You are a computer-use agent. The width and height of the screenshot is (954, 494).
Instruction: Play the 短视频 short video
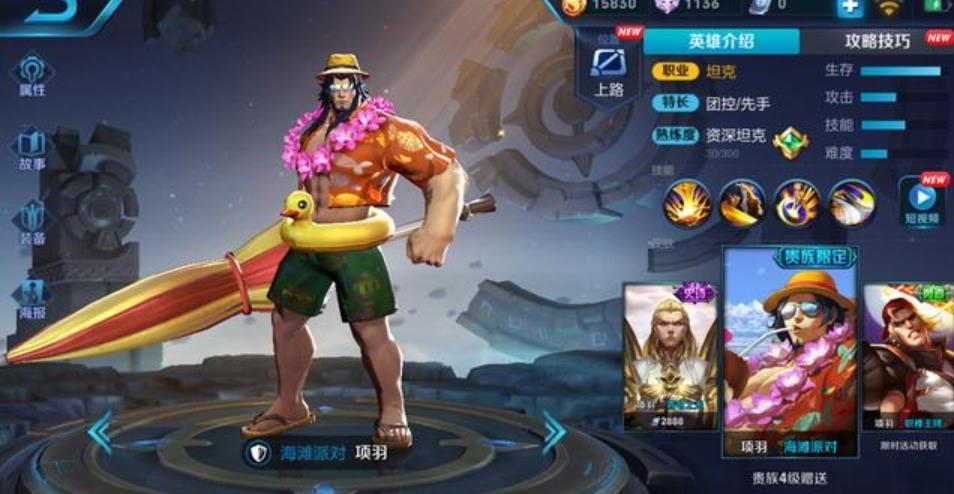point(921,201)
